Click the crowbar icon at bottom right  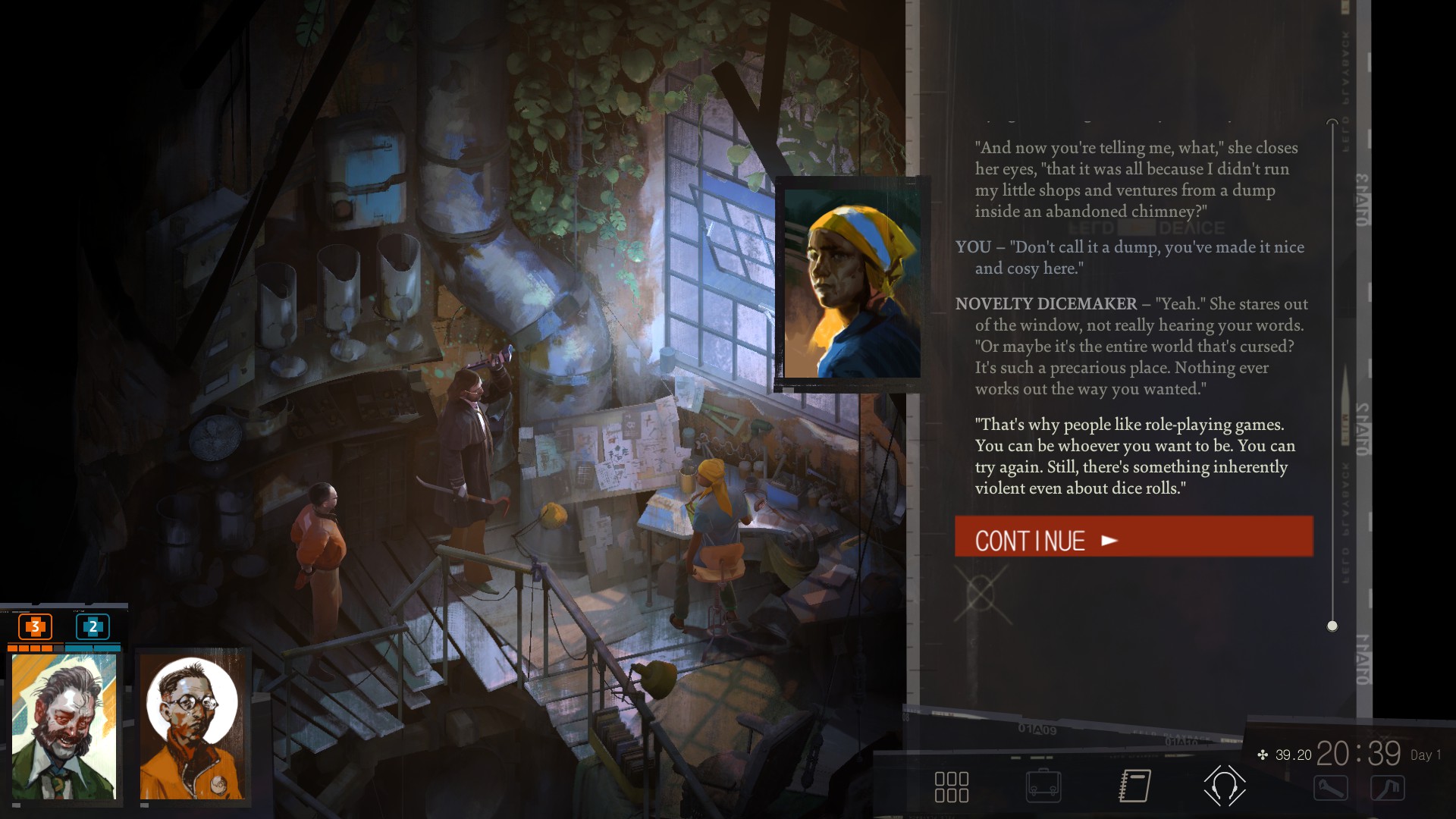pyautogui.click(x=1388, y=788)
